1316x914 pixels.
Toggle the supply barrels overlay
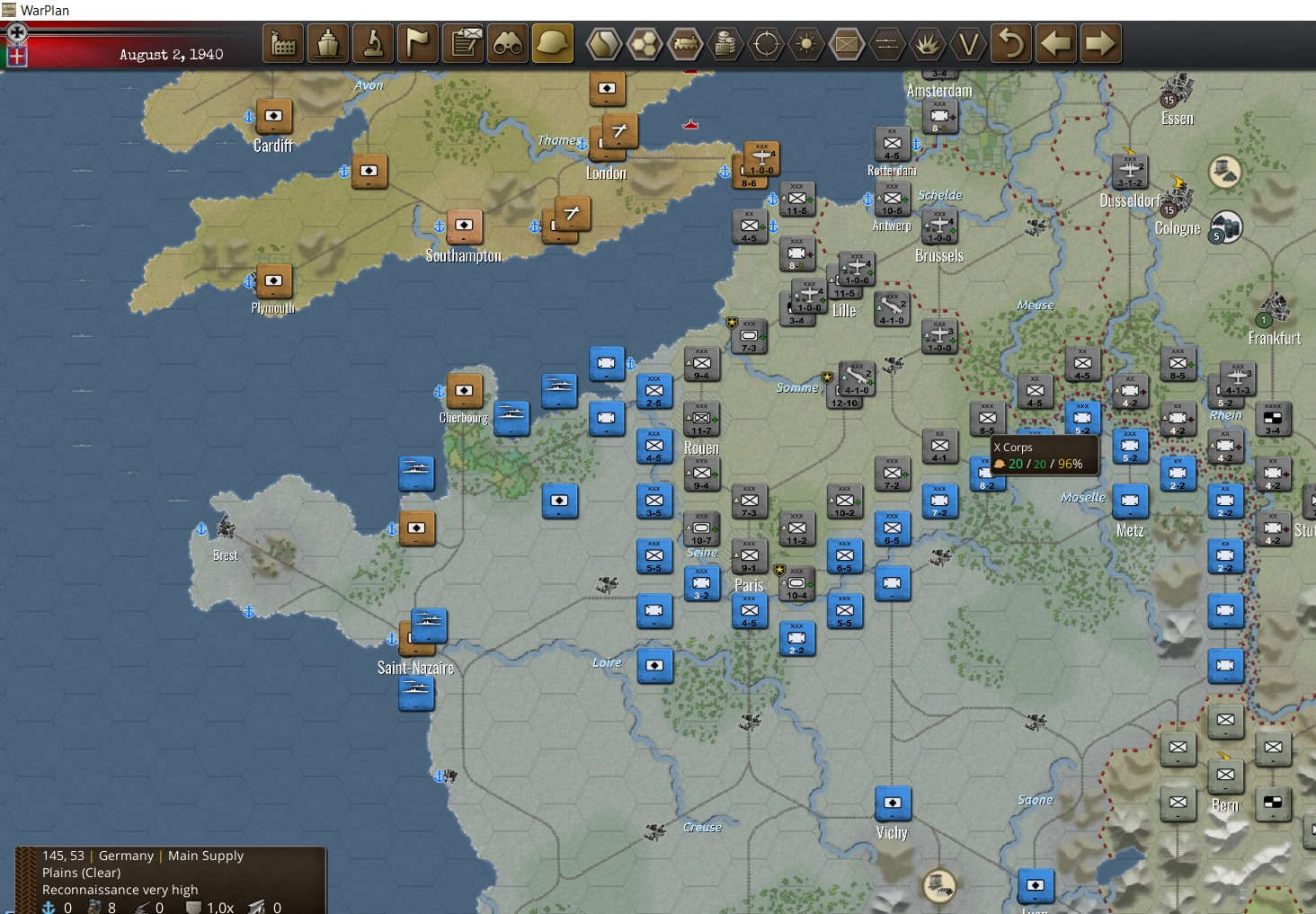[725, 43]
